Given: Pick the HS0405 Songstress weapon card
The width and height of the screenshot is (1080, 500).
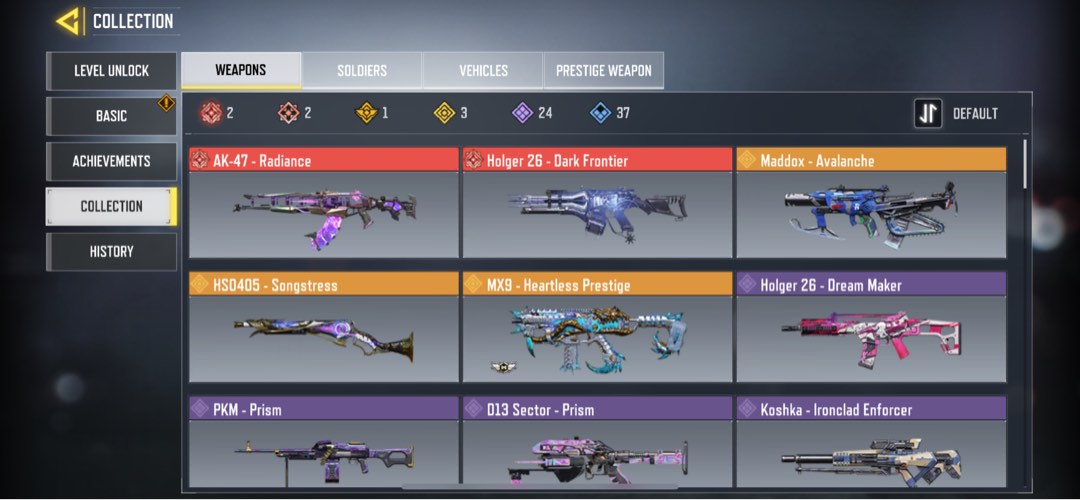Looking at the screenshot, I should (323, 327).
